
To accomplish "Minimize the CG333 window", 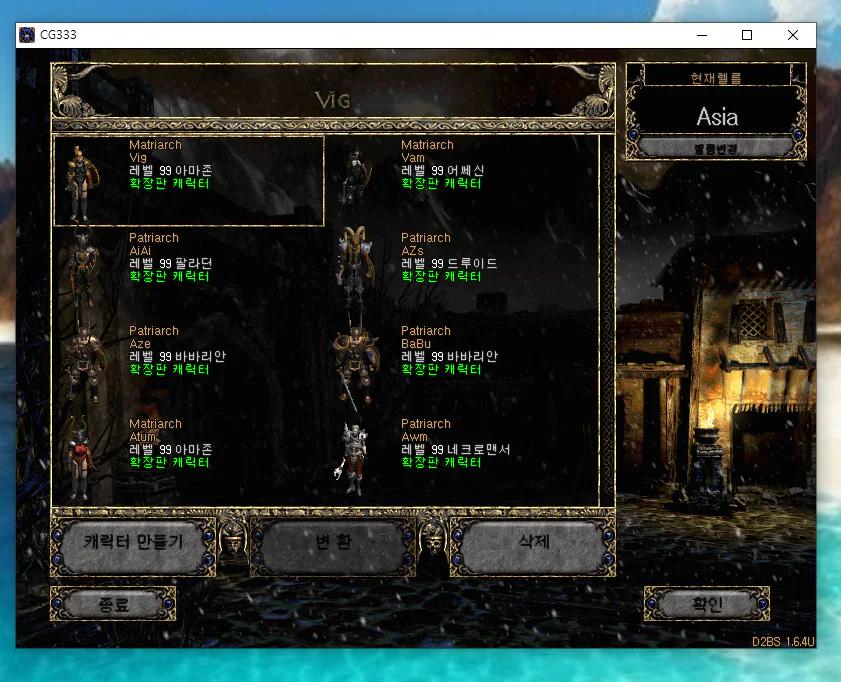I will coord(701,35).
